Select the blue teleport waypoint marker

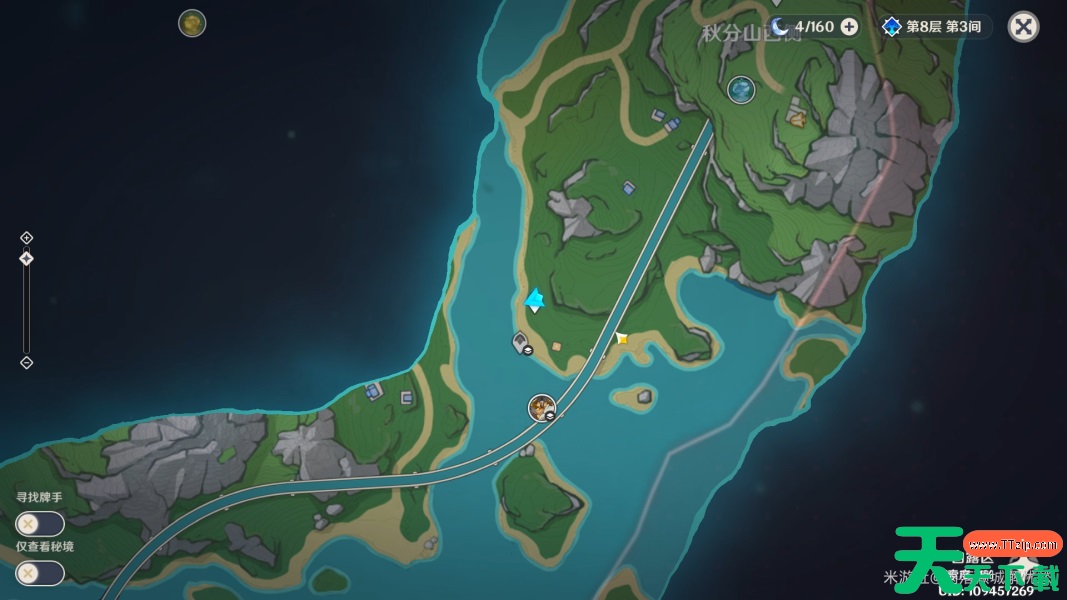point(535,299)
